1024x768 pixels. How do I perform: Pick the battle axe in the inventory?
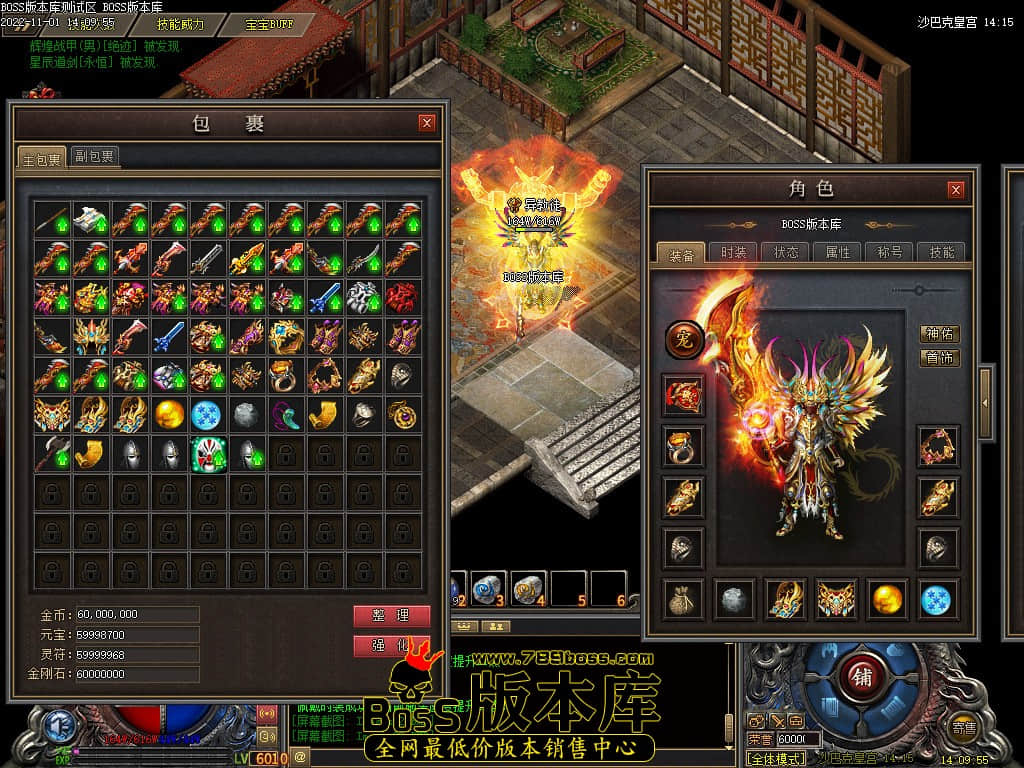pos(52,453)
